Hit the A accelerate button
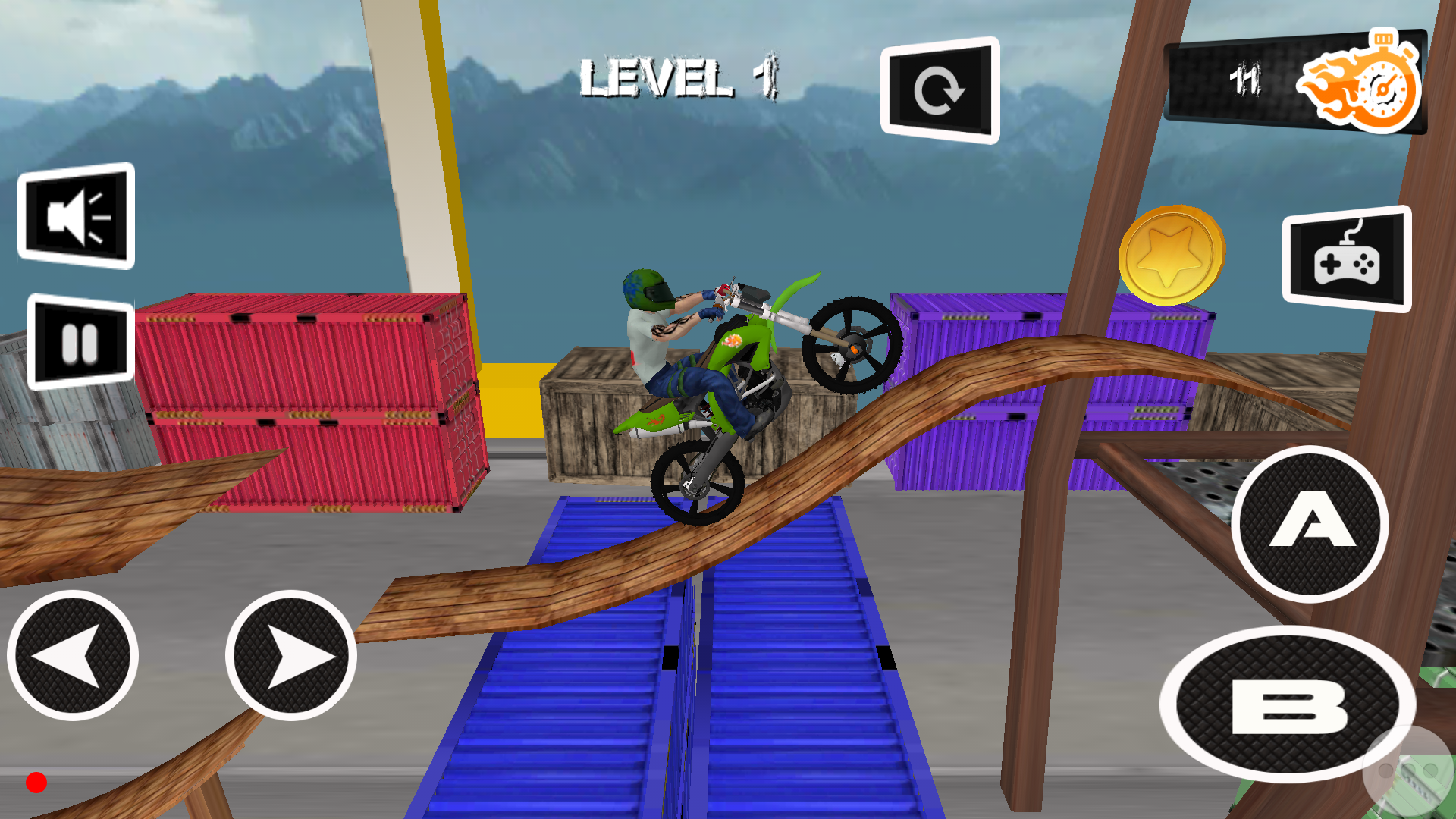Screen dimensions: 1456x819 pos(1310,524)
